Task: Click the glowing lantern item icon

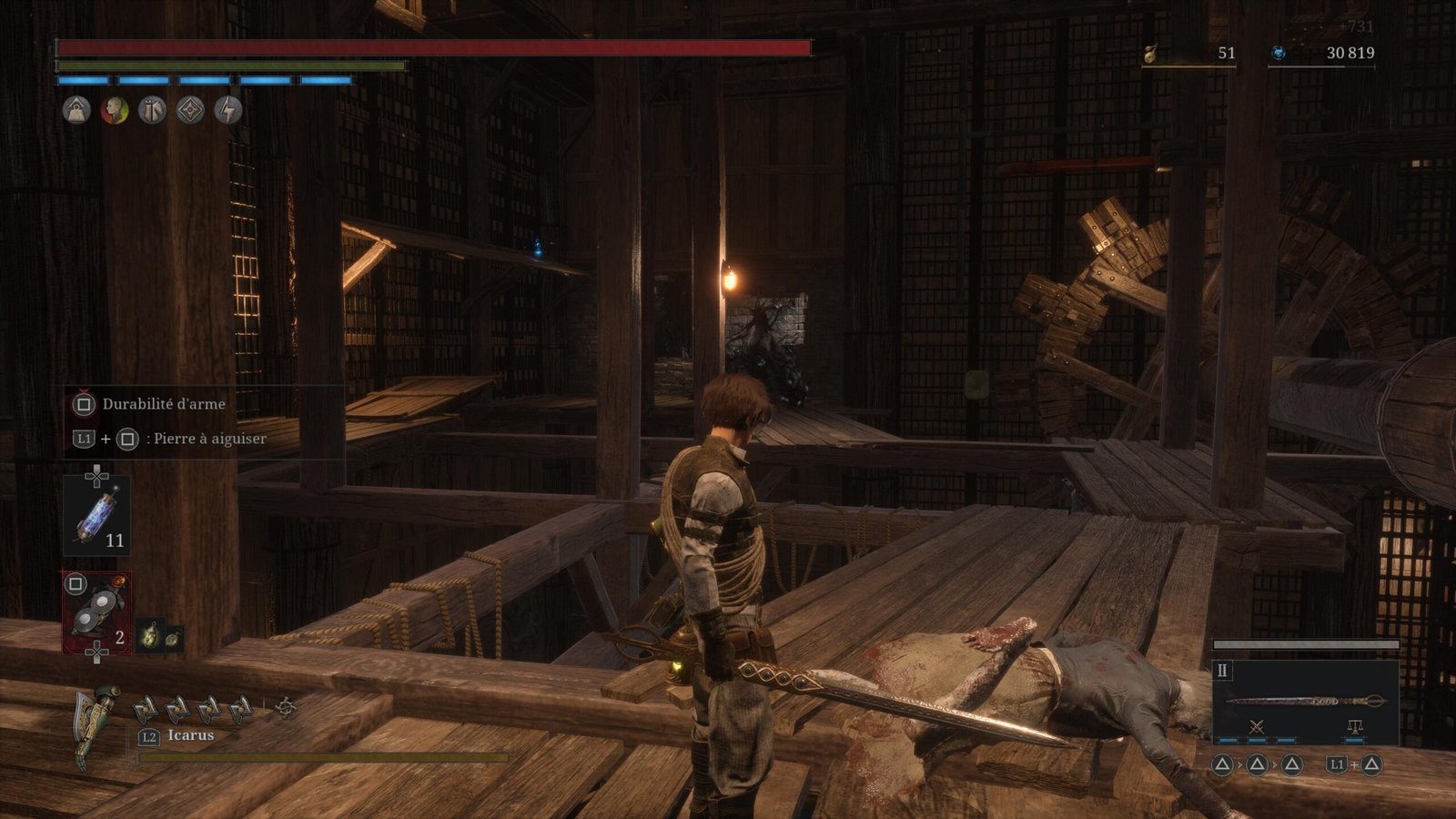Action: 150,634
